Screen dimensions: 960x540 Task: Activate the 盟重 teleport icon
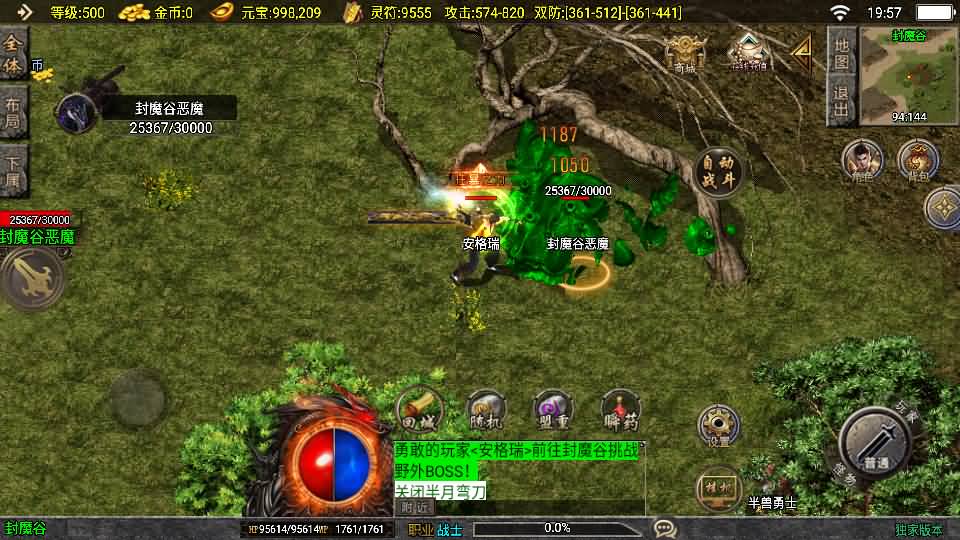(x=553, y=409)
